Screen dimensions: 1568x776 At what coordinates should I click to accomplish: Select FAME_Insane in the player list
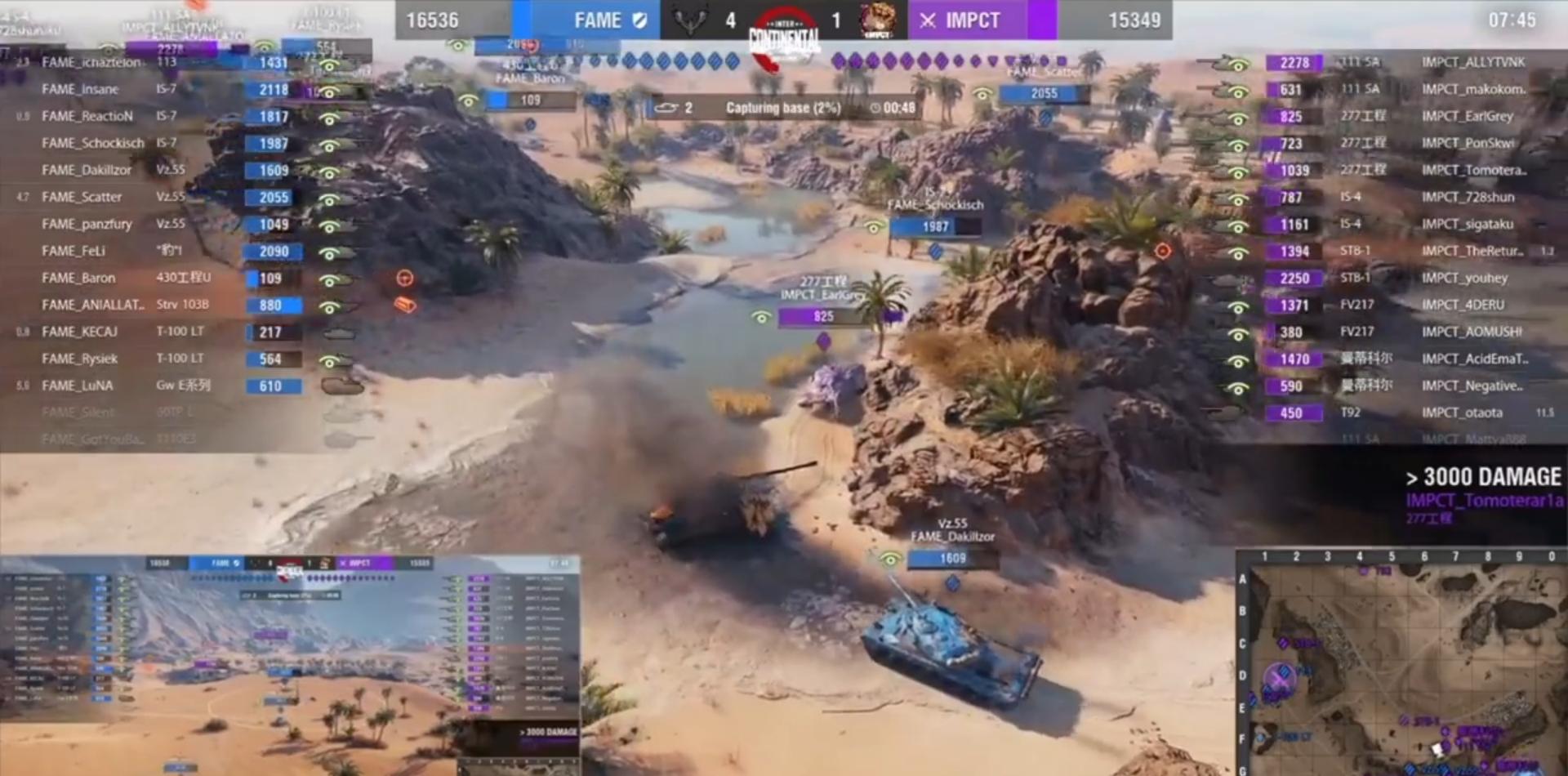[80, 89]
